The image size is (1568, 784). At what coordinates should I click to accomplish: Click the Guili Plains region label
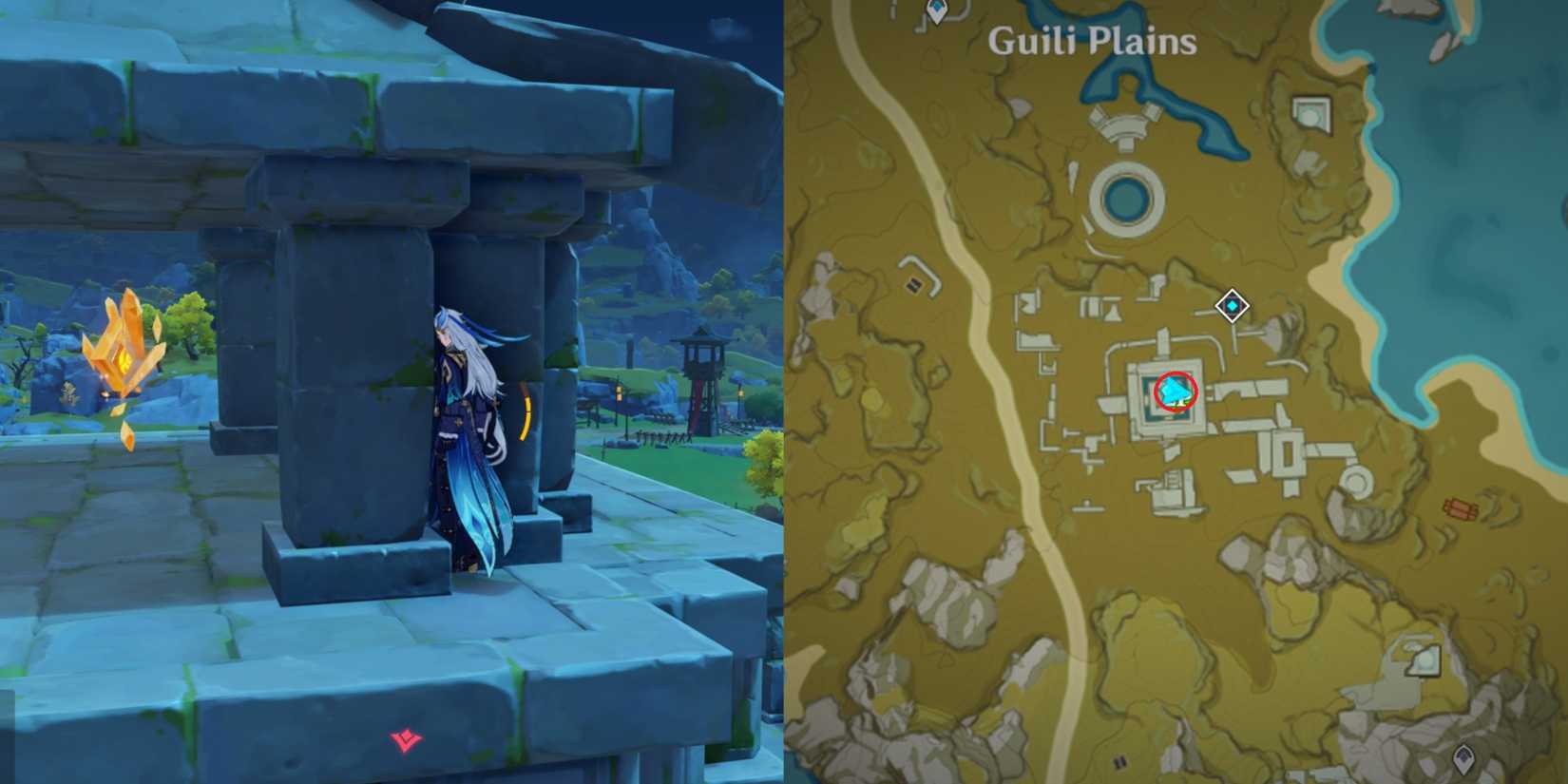[1093, 40]
